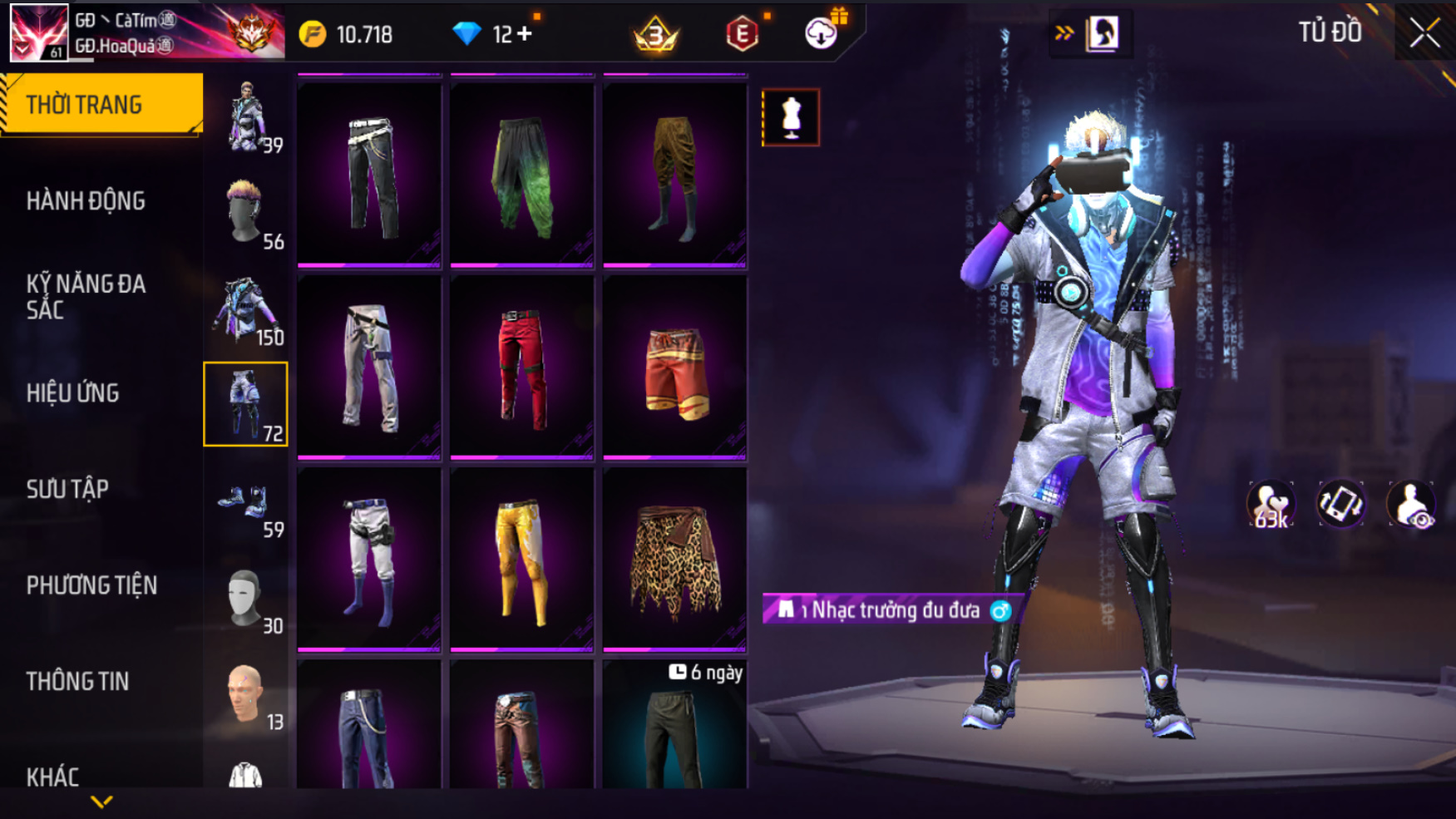Add diamonds with the plus button
Viewport: 1456px width, 819px height.
pos(524,34)
